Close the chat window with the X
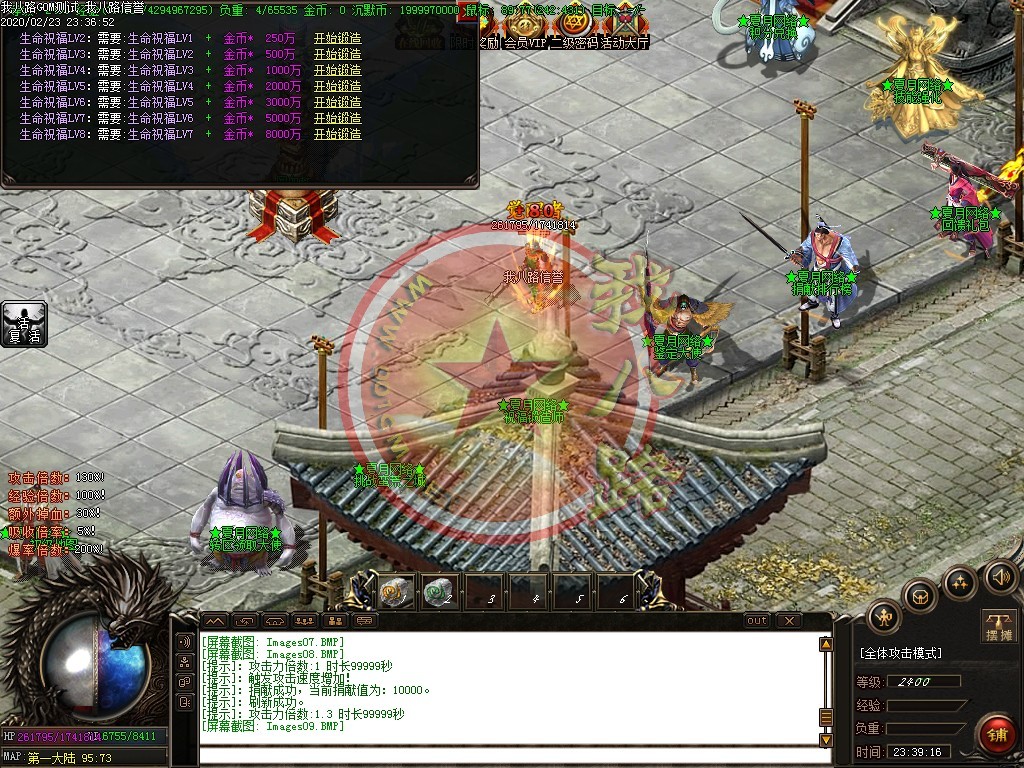 click(789, 621)
